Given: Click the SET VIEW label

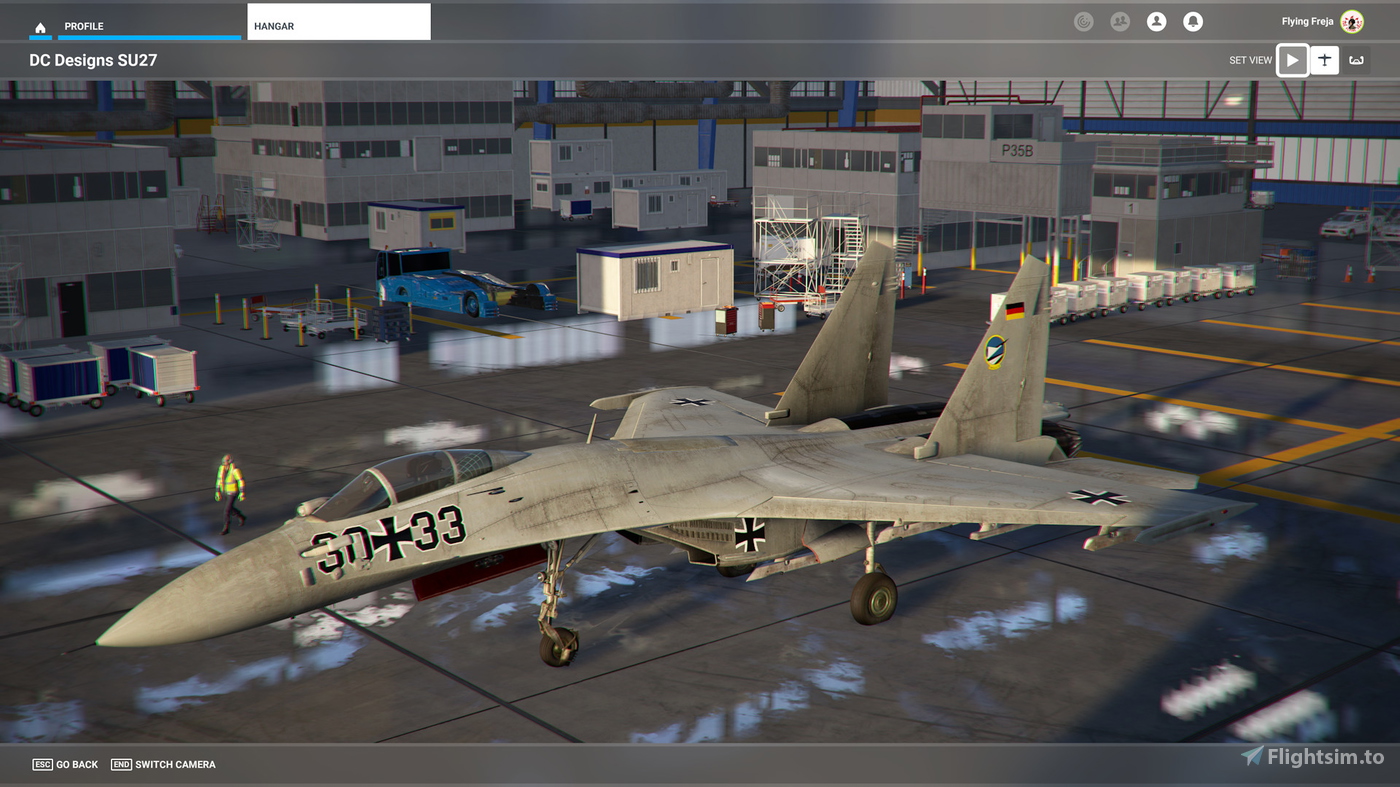Looking at the screenshot, I should pos(1250,60).
